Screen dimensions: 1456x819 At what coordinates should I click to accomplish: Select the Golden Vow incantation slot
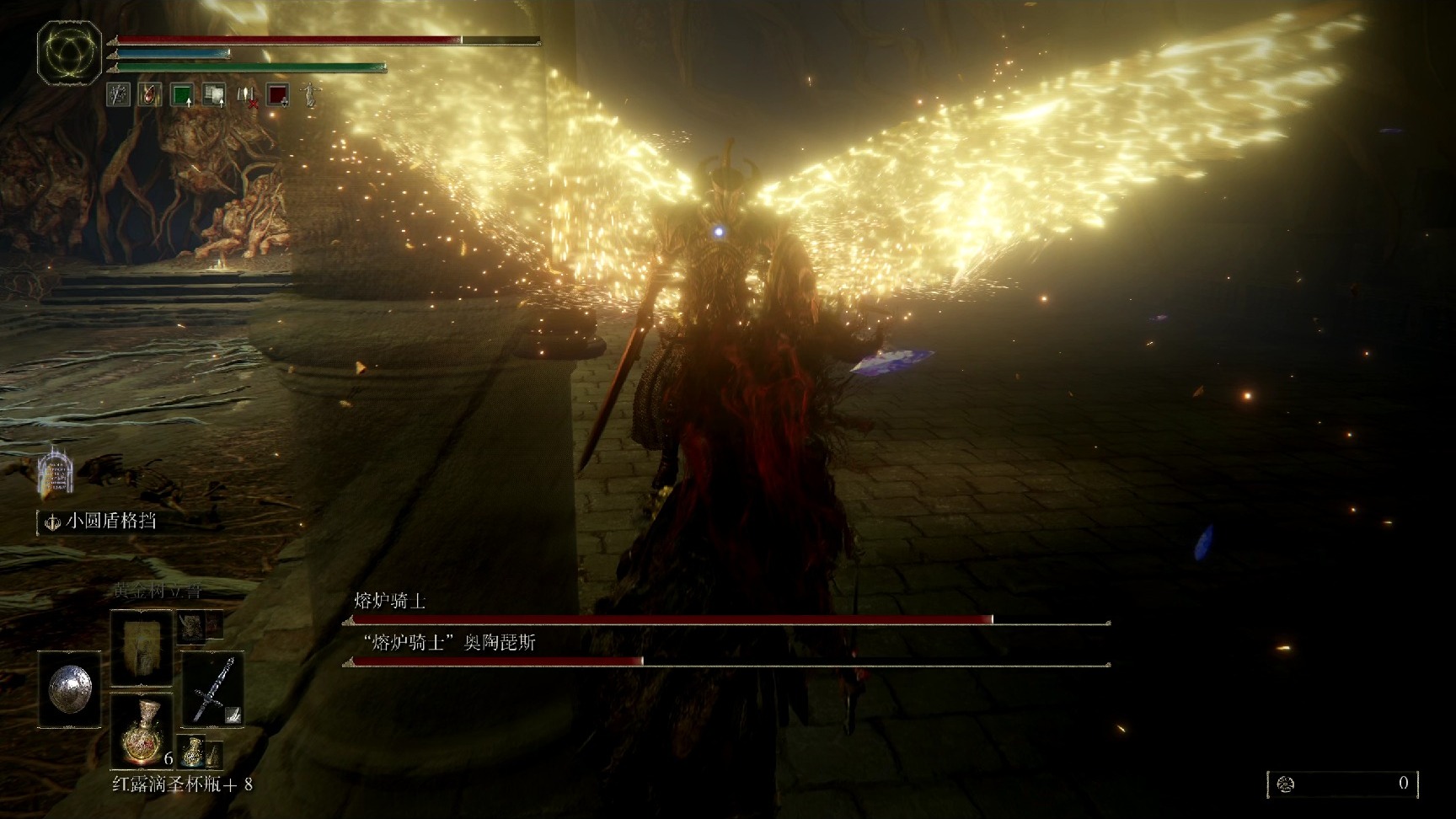[x=142, y=645]
